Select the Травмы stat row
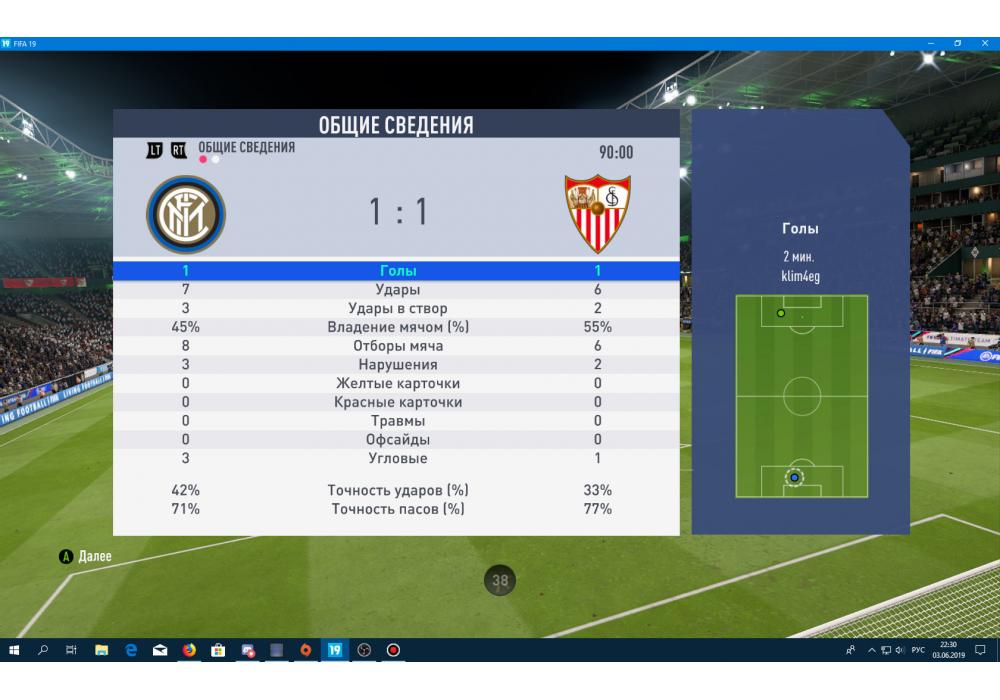Screen dimensions: 1000x700 pyautogui.click(x=398, y=421)
